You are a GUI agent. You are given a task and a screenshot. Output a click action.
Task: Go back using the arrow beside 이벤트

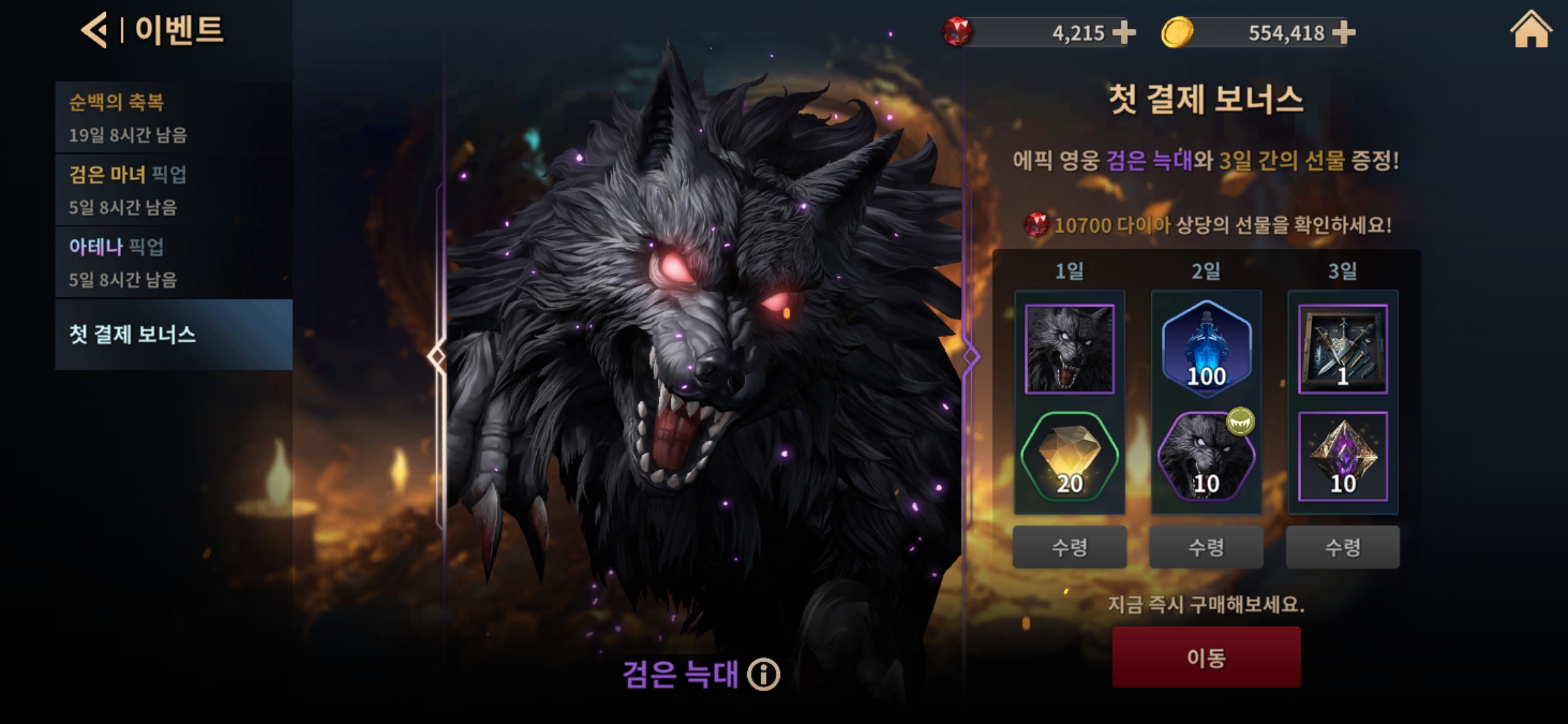point(94,31)
